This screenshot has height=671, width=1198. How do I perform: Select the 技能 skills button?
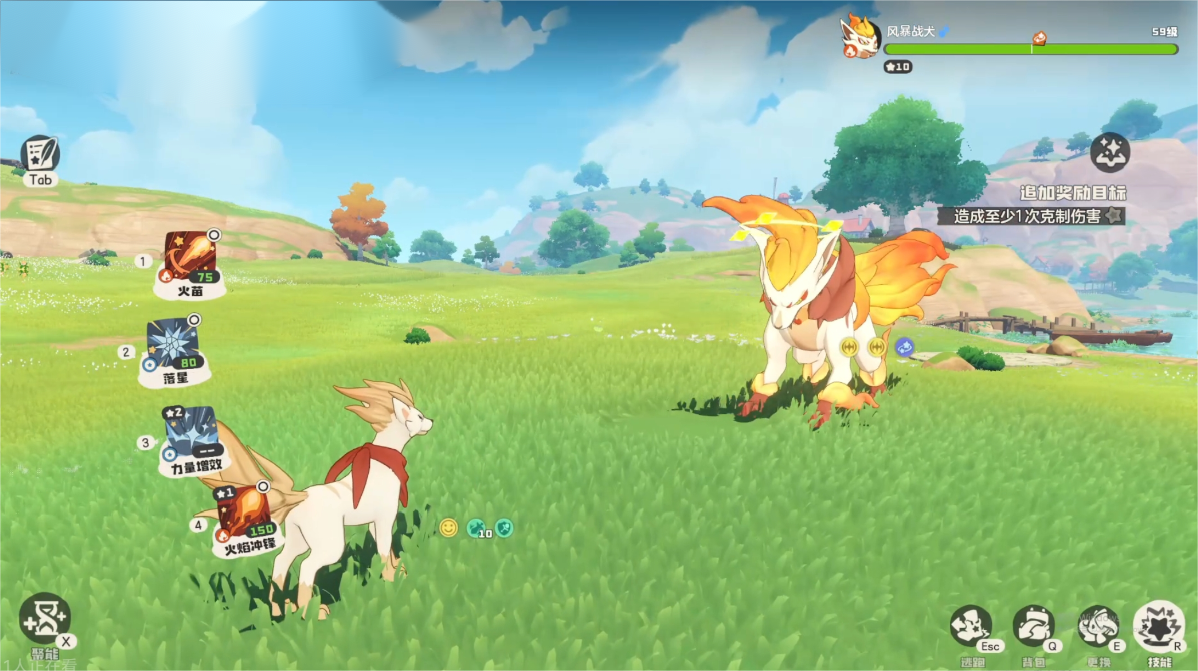(x=1159, y=625)
